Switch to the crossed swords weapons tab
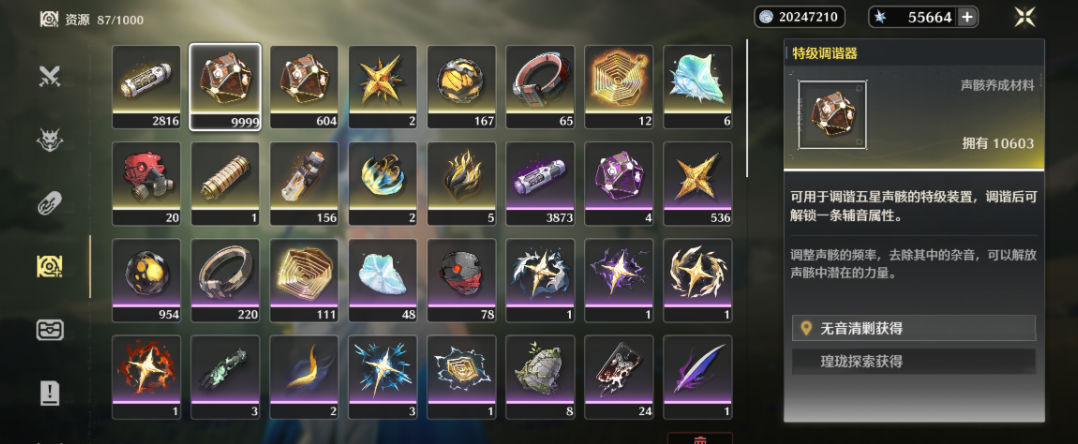Screen dimensions: 1078x444 coord(50,76)
